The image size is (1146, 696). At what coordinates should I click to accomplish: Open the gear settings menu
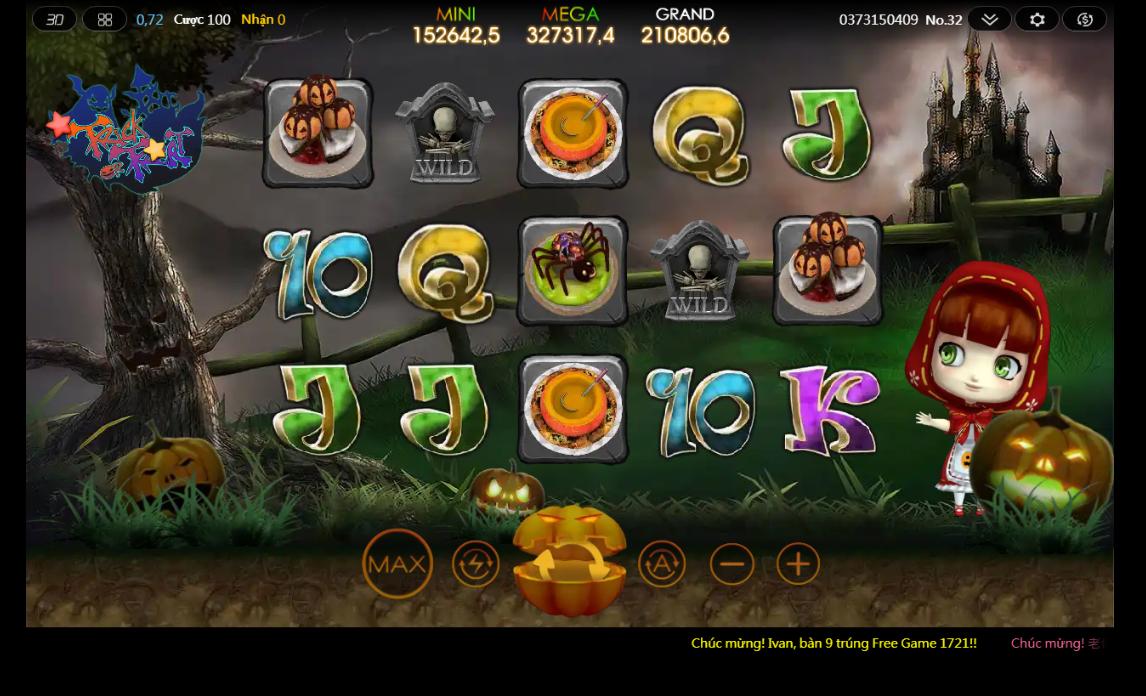coord(1037,19)
